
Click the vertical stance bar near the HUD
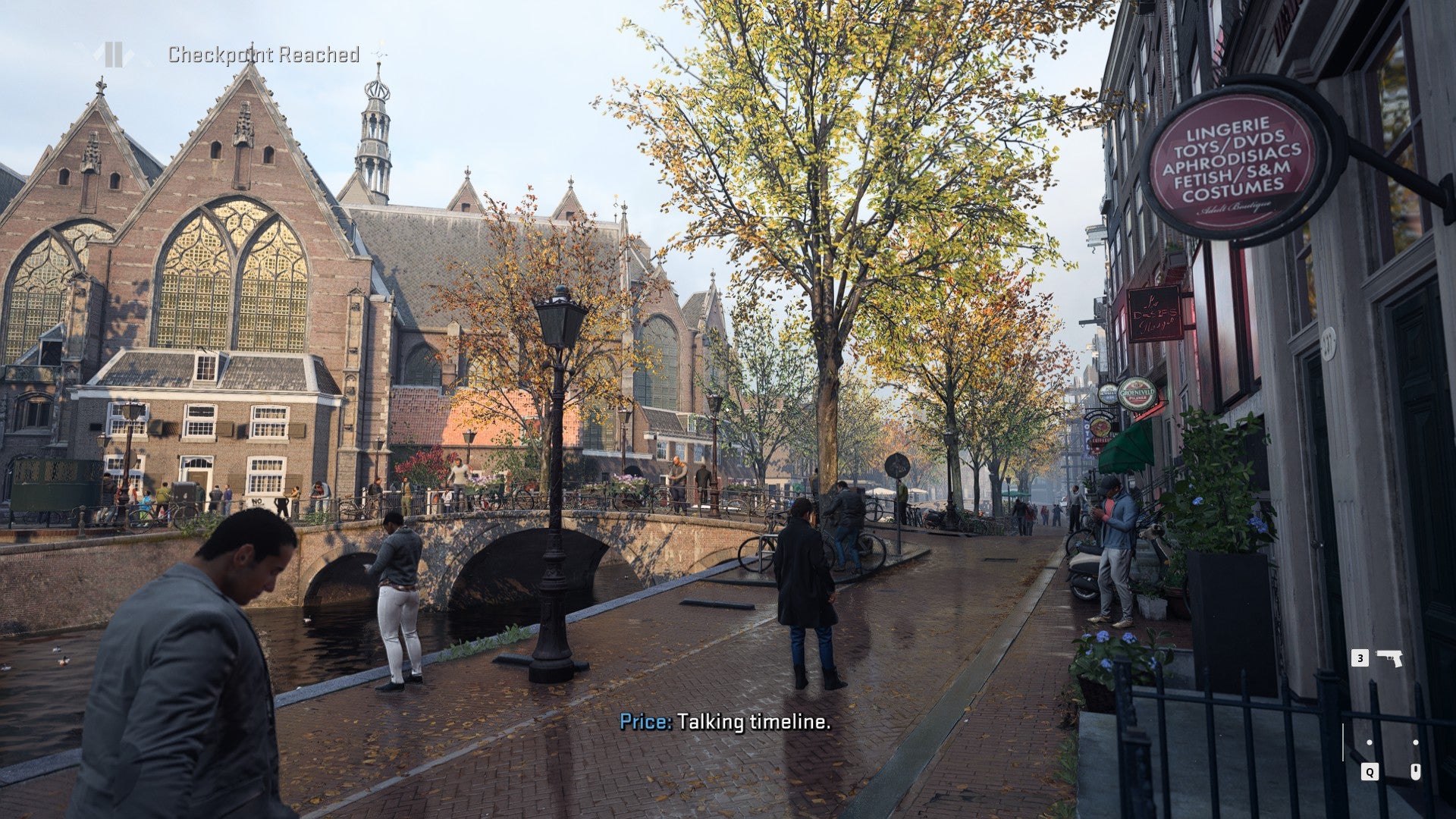point(1341,741)
